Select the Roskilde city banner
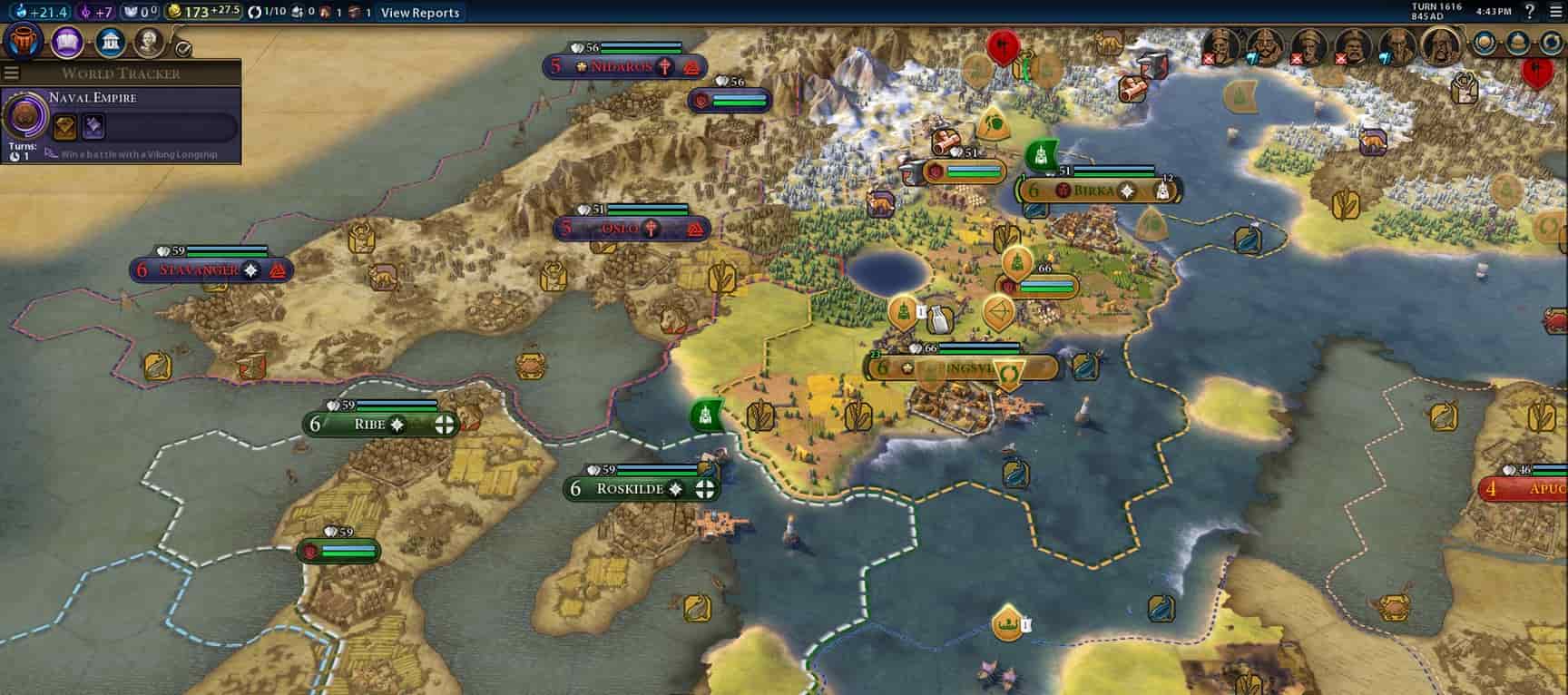Image resolution: width=1568 pixels, height=695 pixels. [x=630, y=489]
